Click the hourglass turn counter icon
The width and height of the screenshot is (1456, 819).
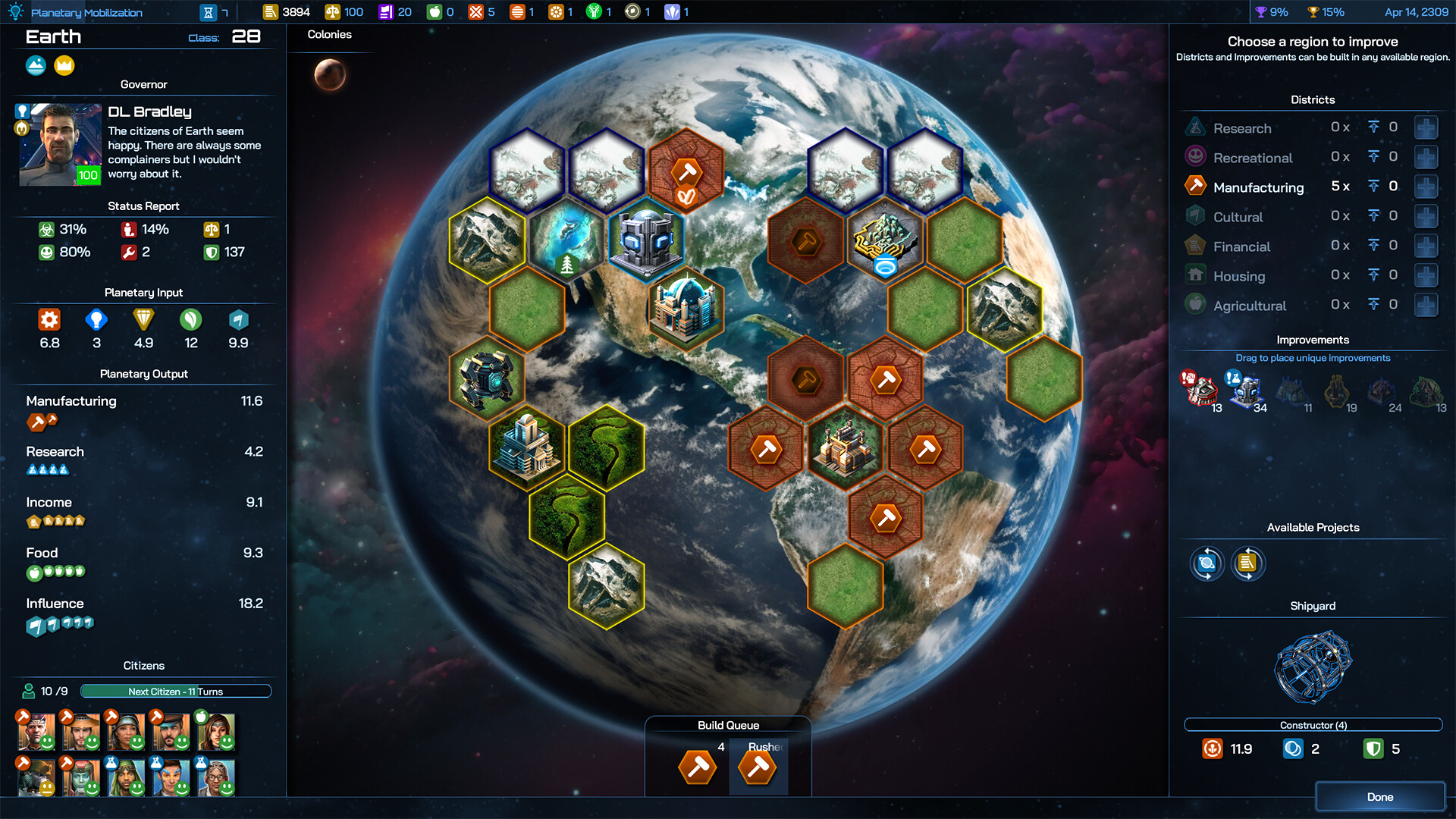coord(207,11)
